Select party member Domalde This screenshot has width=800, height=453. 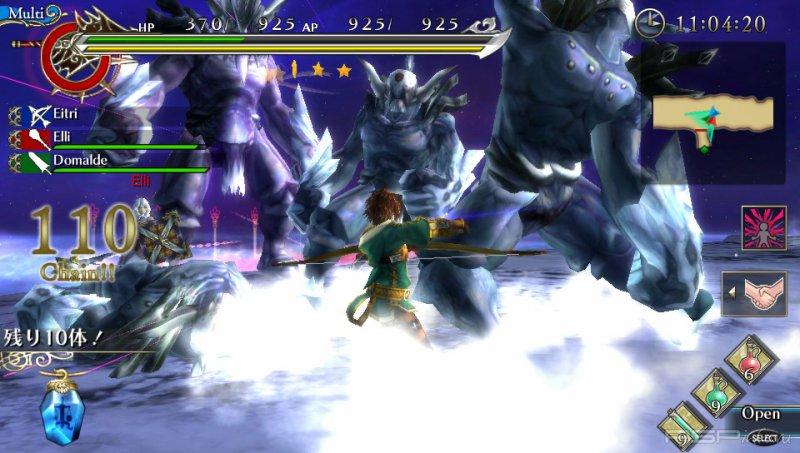point(70,160)
